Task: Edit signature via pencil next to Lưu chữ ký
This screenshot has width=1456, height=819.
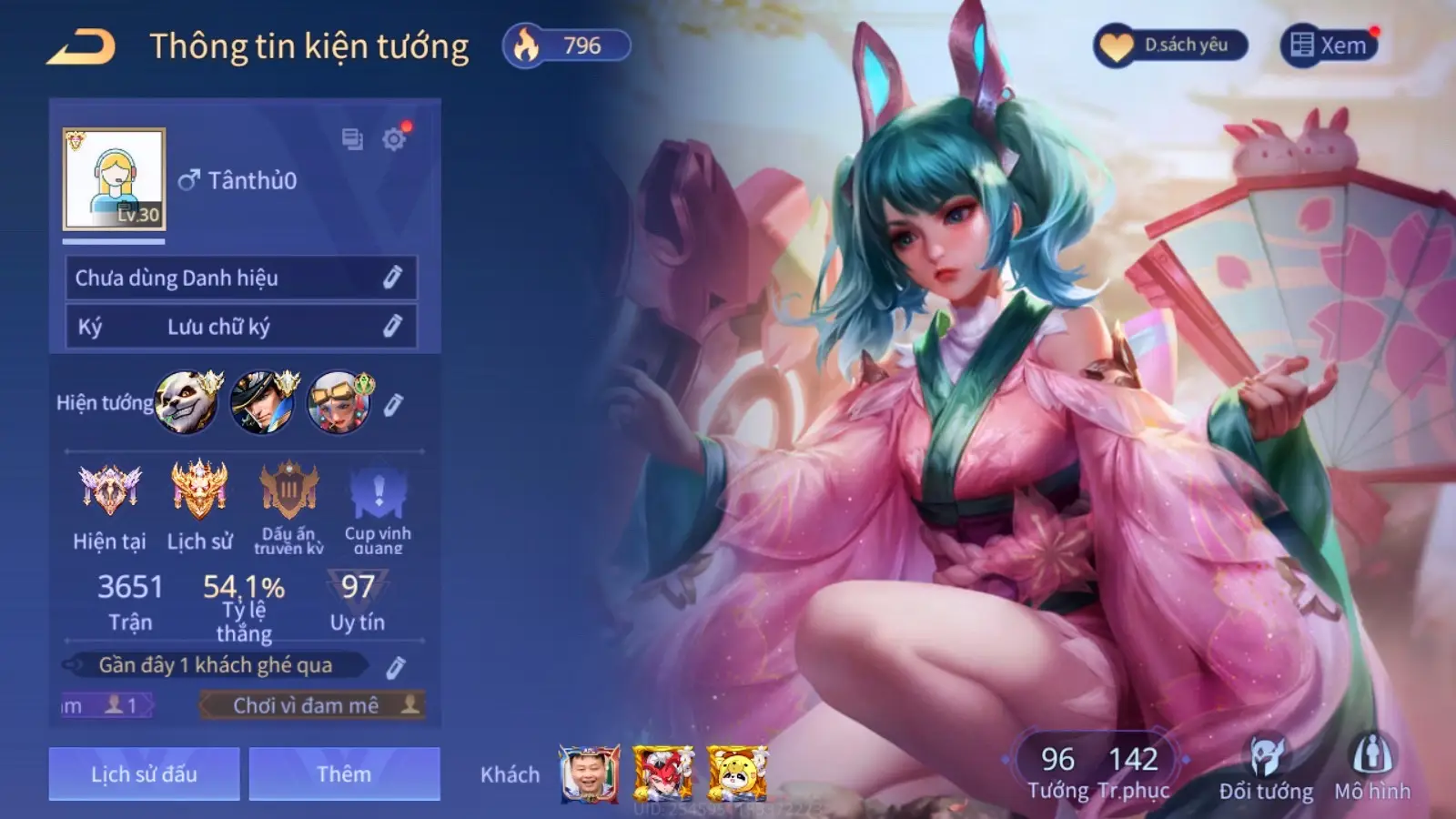Action: click(x=392, y=325)
